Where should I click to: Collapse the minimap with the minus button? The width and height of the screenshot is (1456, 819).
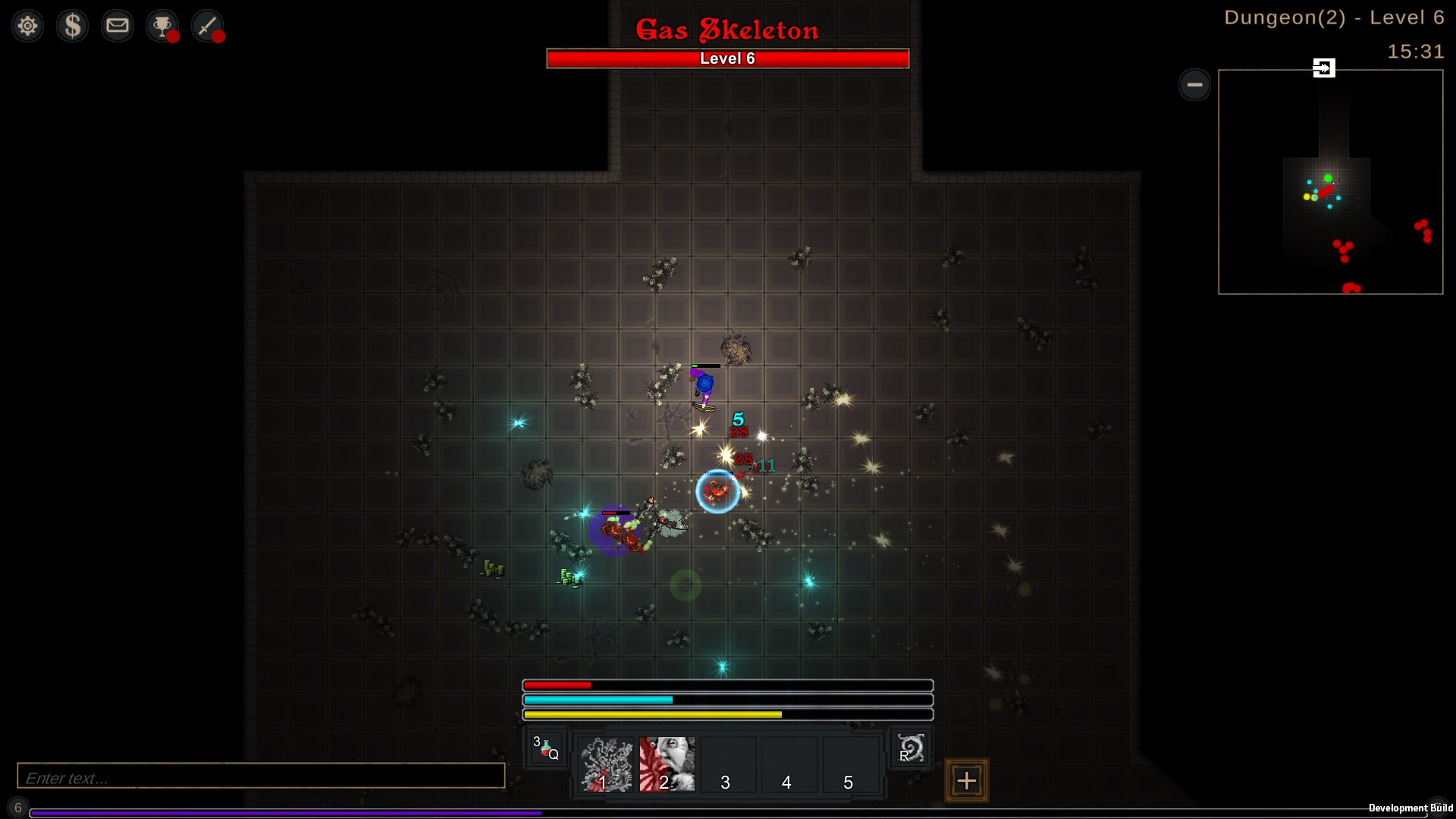[x=1194, y=84]
